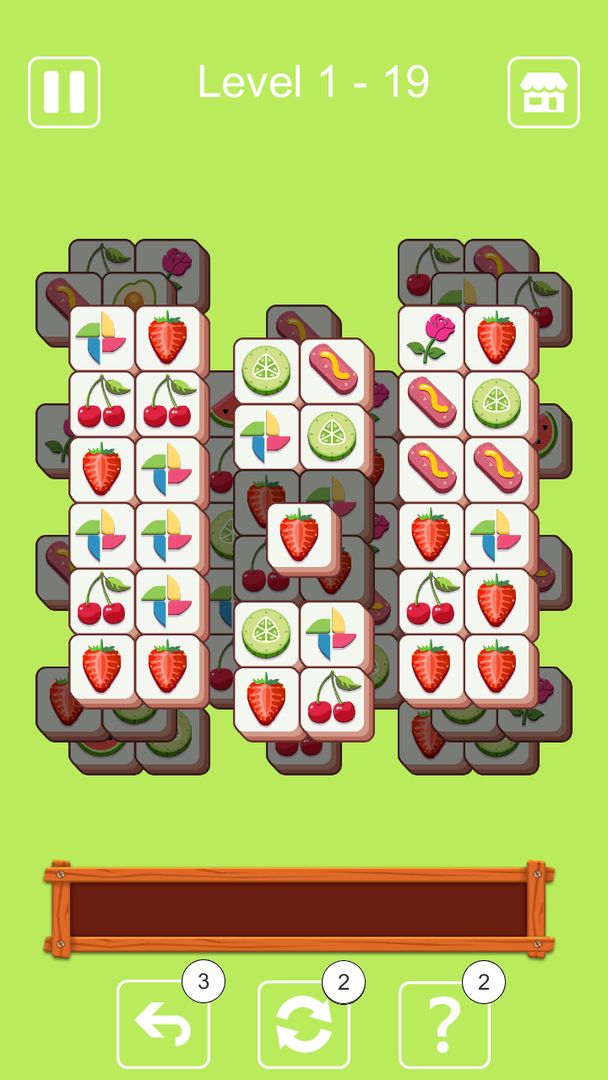
Task: Open the shop
Action: point(543,92)
